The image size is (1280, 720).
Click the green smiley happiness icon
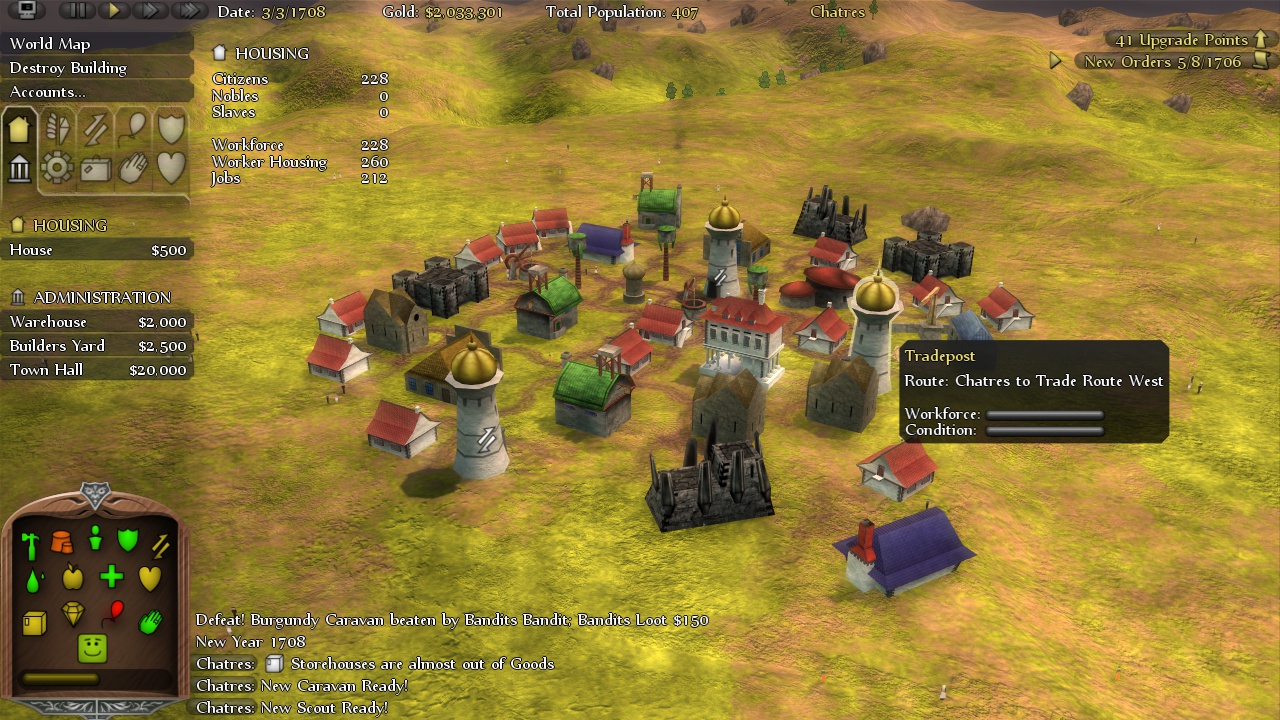pyautogui.click(x=93, y=648)
